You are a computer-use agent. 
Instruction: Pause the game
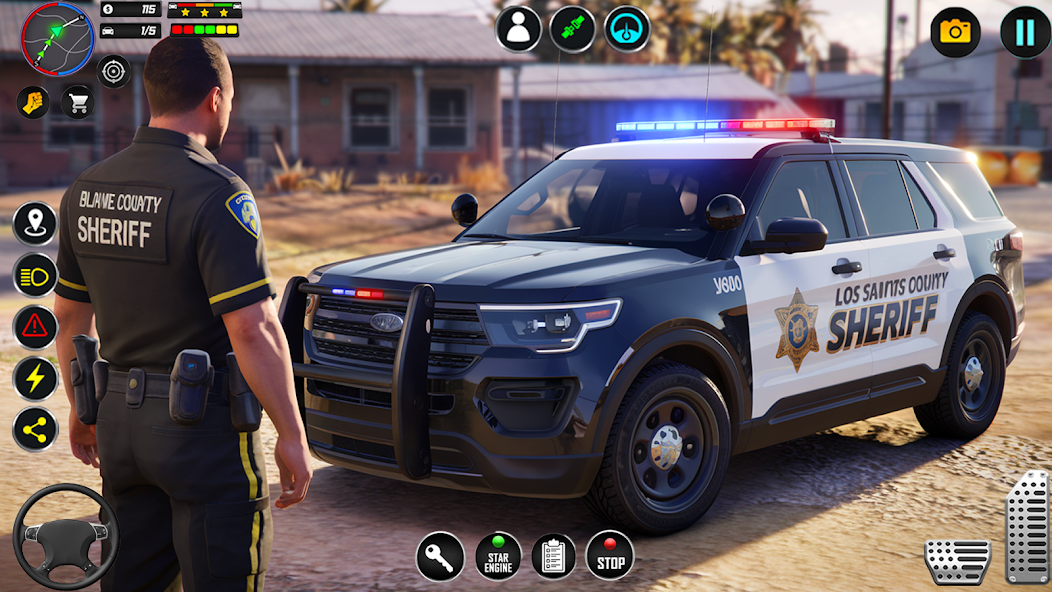coord(1025,32)
